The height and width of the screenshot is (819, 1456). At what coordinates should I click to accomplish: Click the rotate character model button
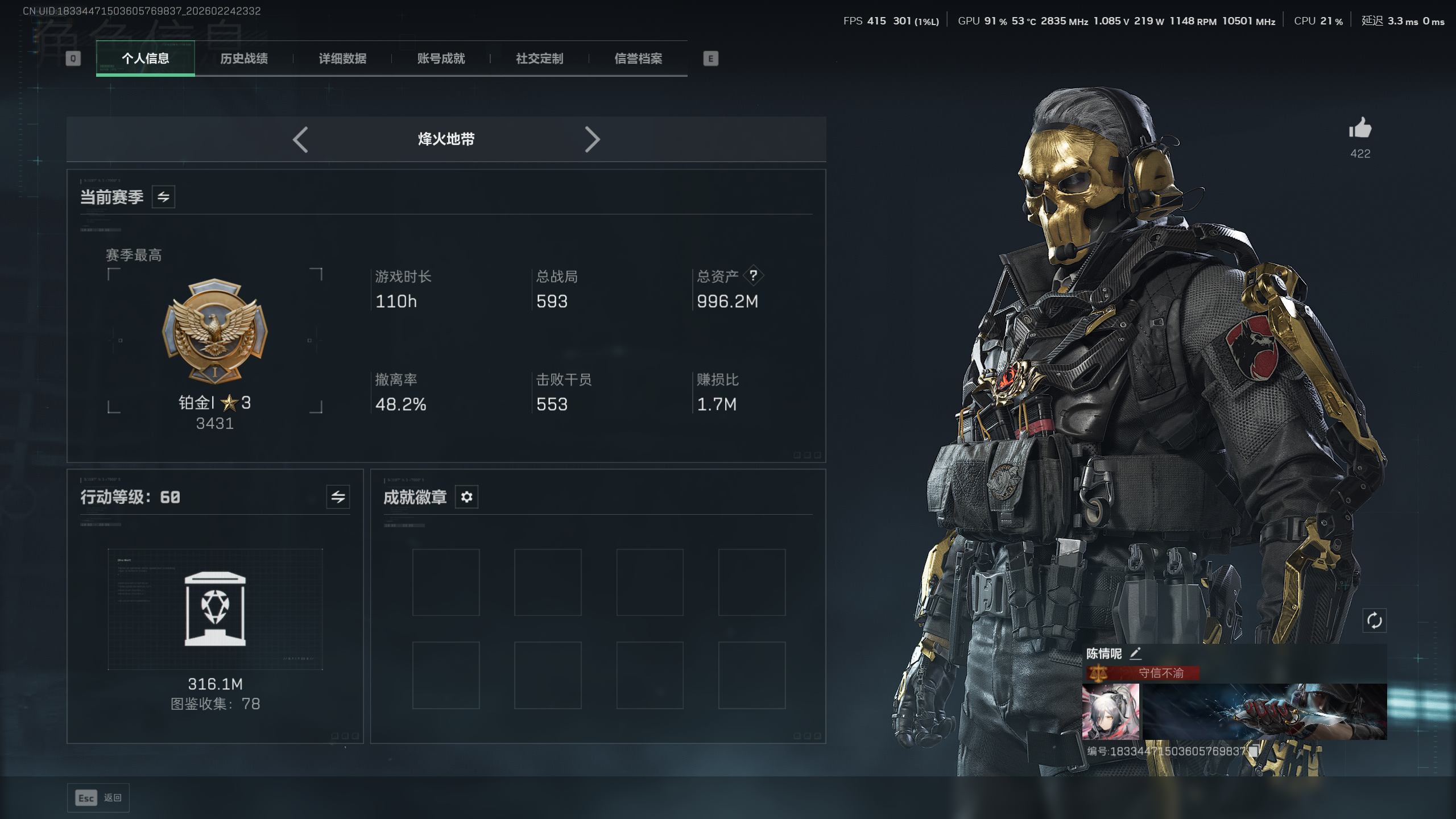[1374, 621]
